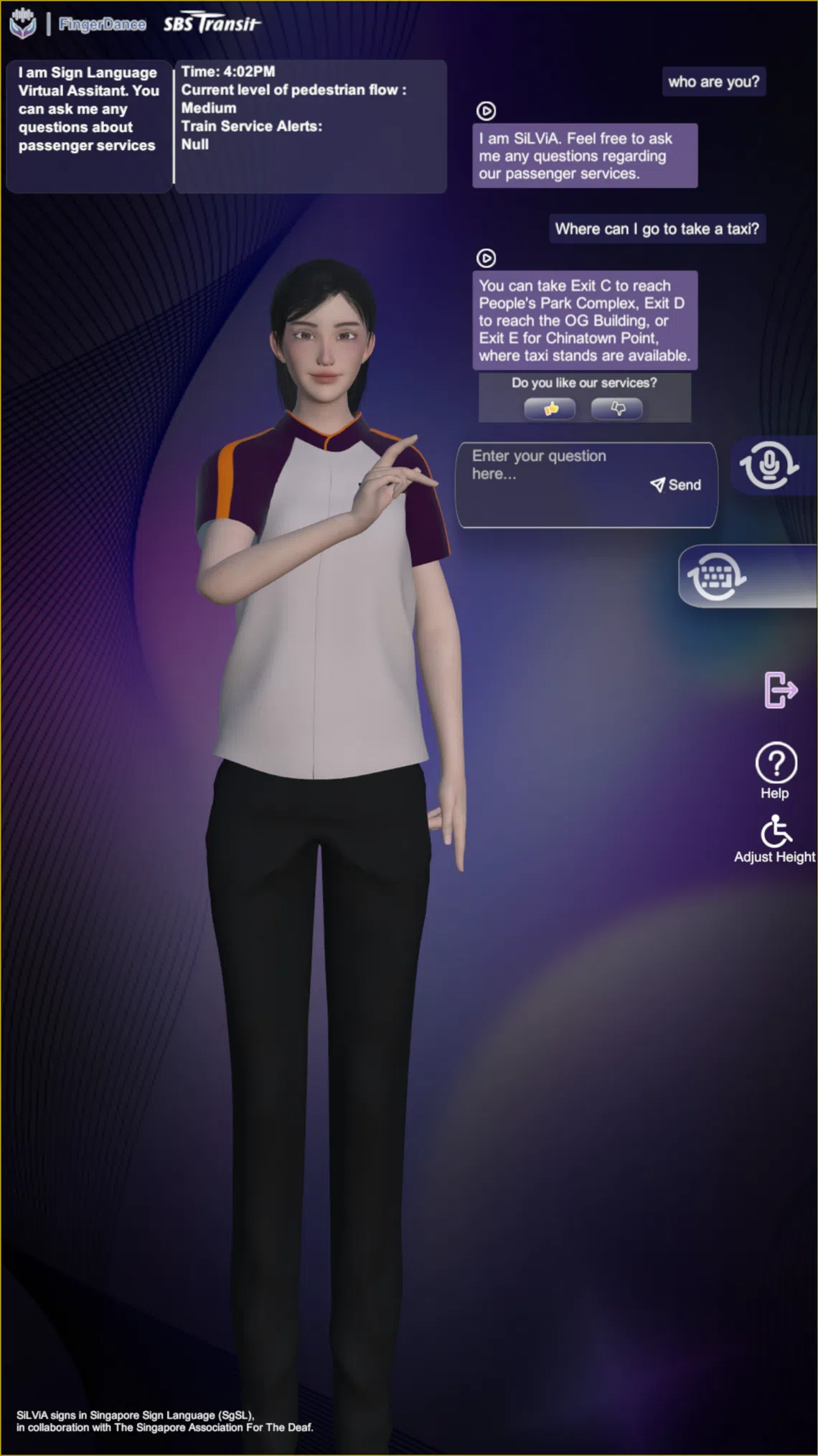Replay signing for the taxi exits answer
The image size is (818, 1456).
point(486,258)
